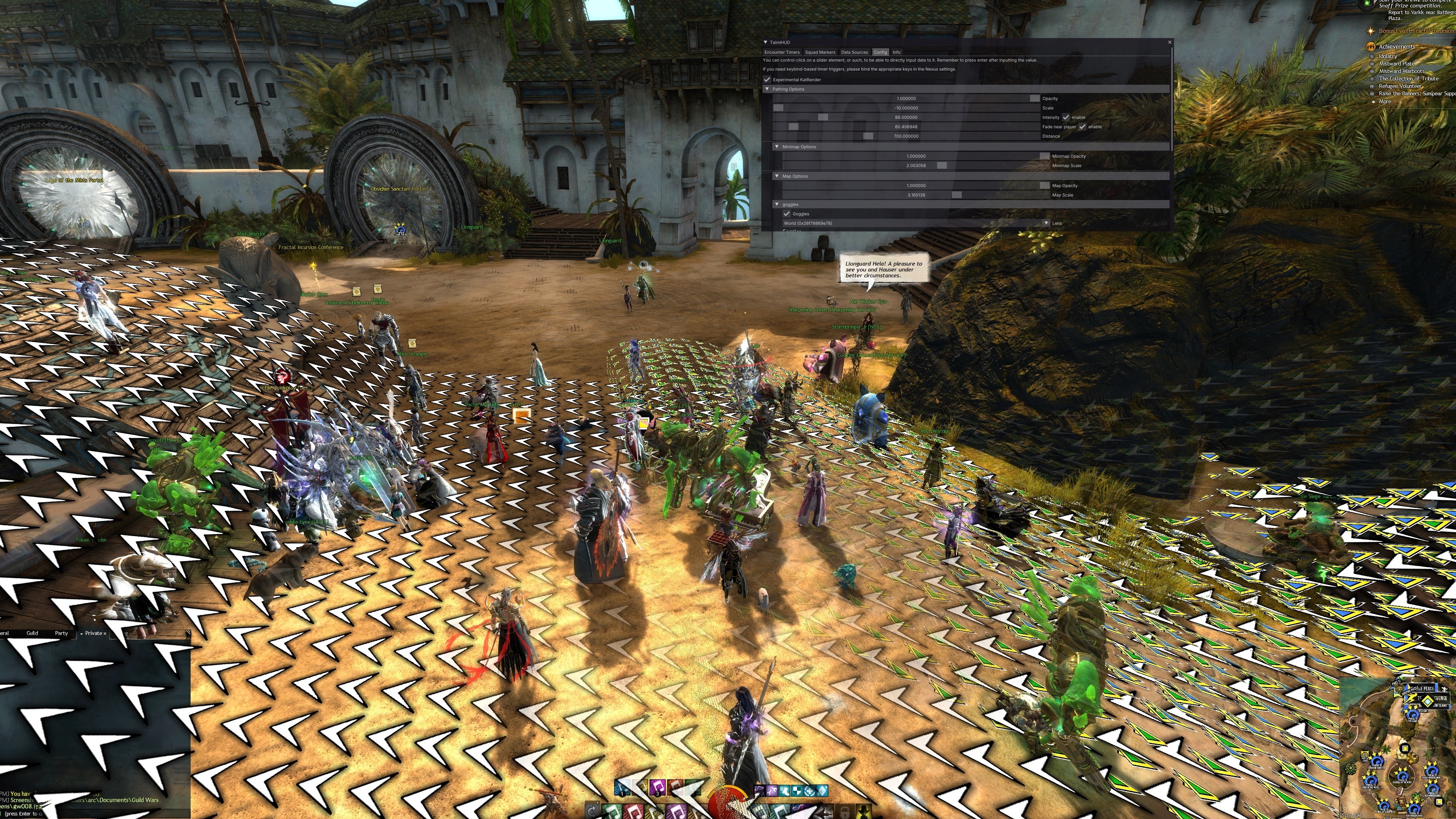Switch chat to the Guild tab
The image size is (1456, 819).
click(32, 633)
